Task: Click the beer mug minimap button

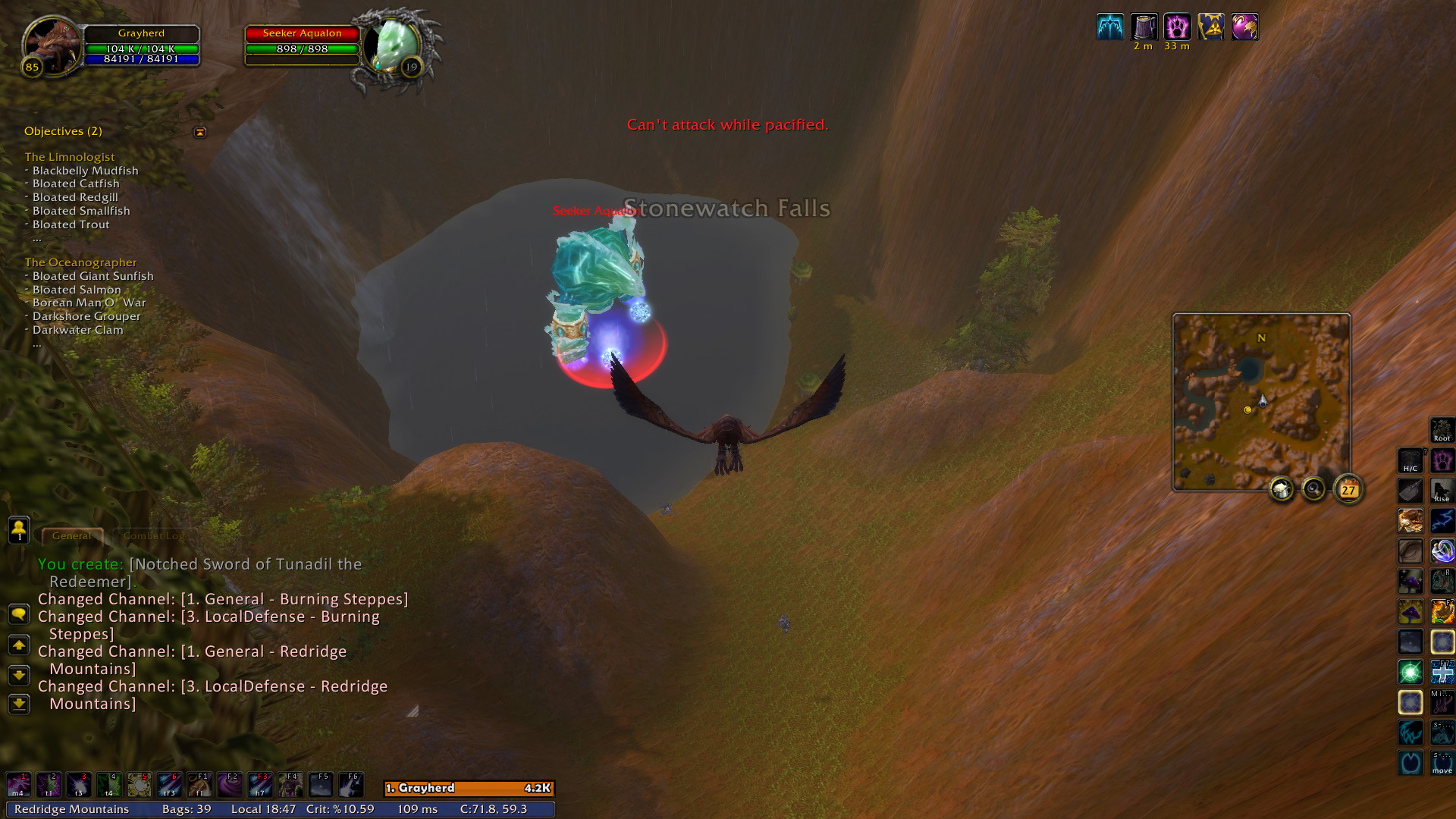Action: [1282, 490]
